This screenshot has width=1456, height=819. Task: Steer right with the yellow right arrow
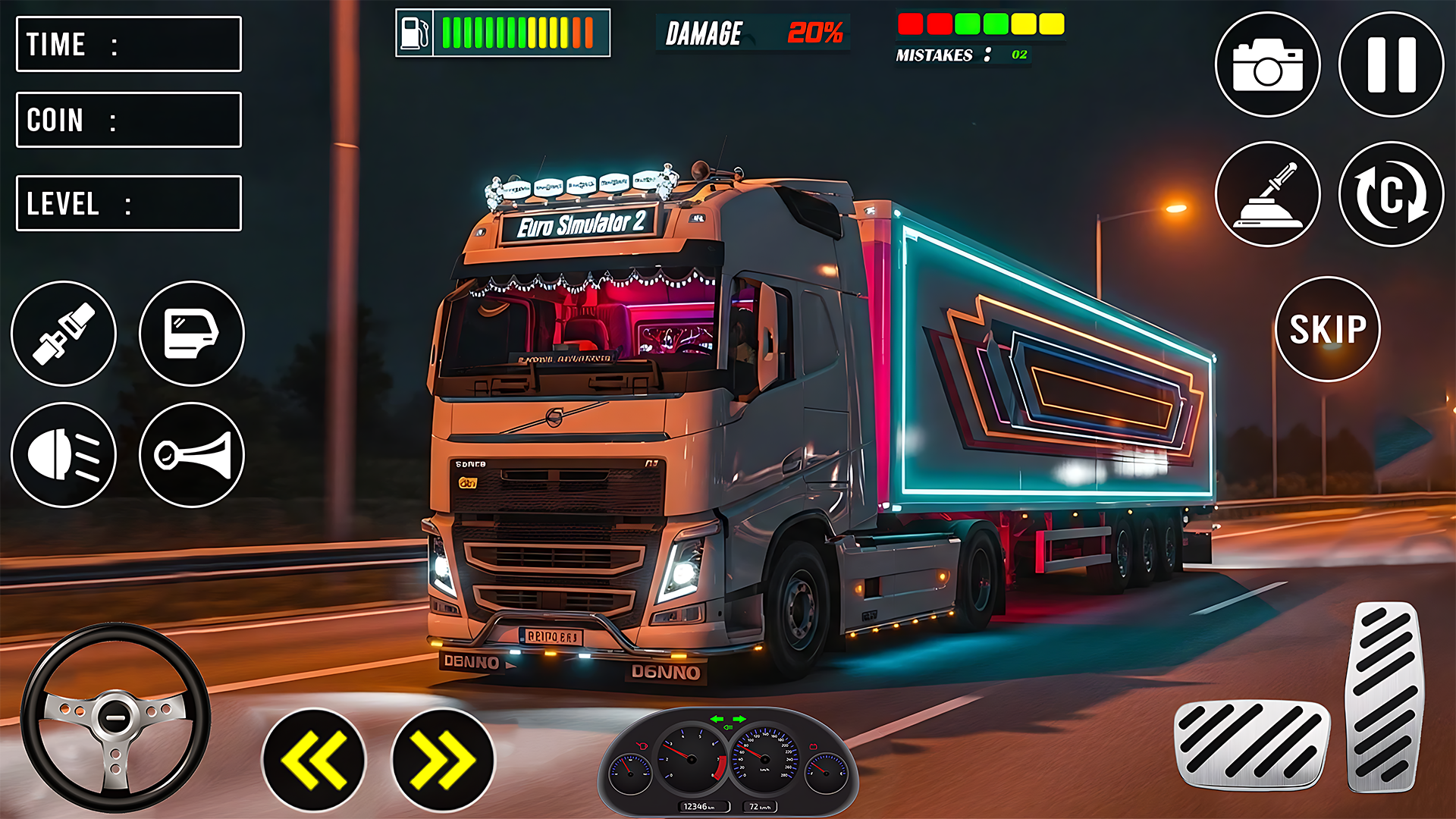tap(443, 760)
